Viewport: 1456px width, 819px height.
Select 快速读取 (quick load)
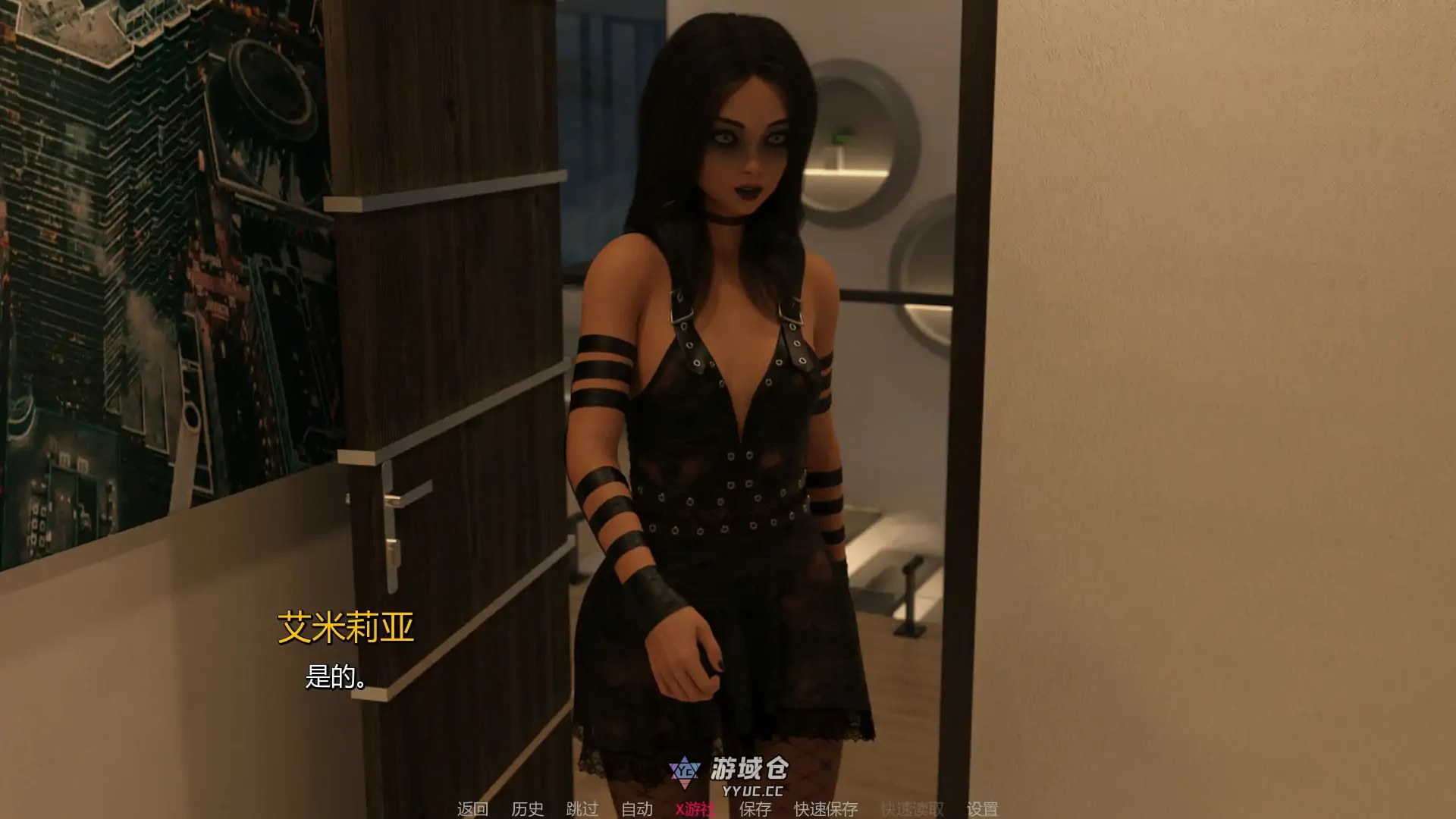coord(912,809)
